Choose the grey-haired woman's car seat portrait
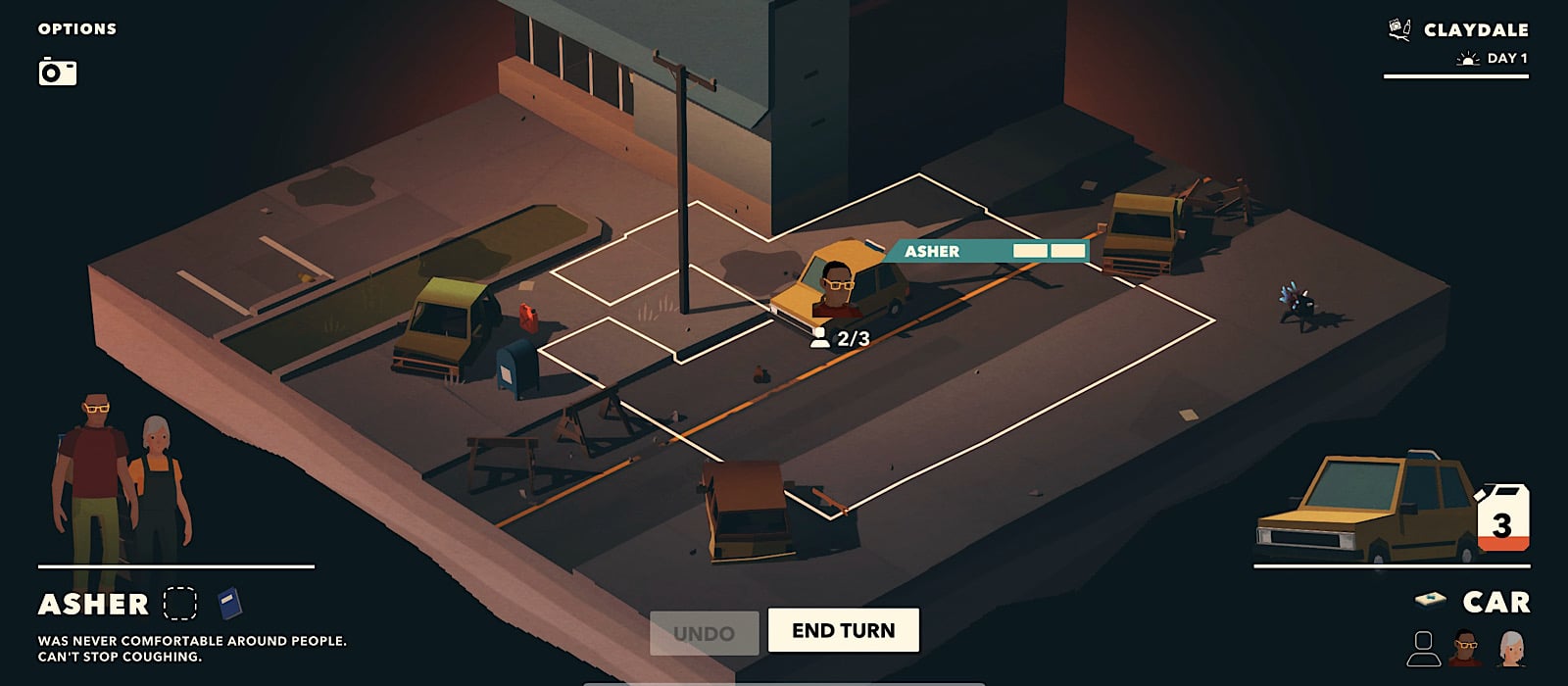Image resolution: width=1568 pixels, height=686 pixels. tap(1511, 648)
